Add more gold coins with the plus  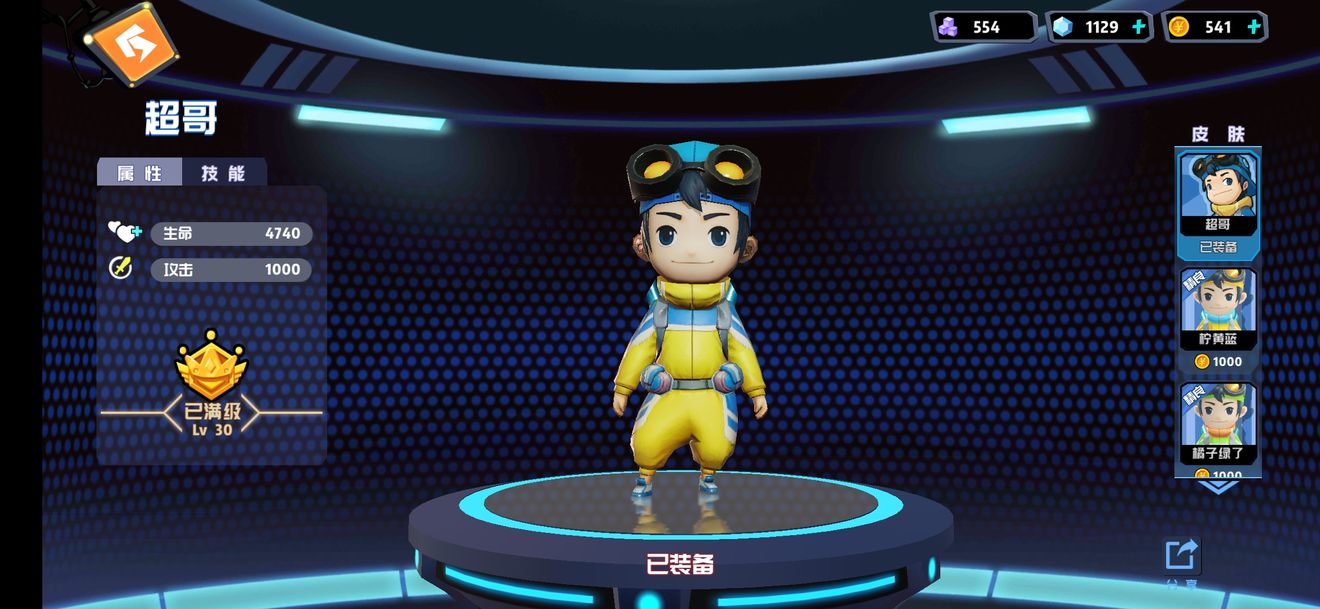tap(1253, 27)
